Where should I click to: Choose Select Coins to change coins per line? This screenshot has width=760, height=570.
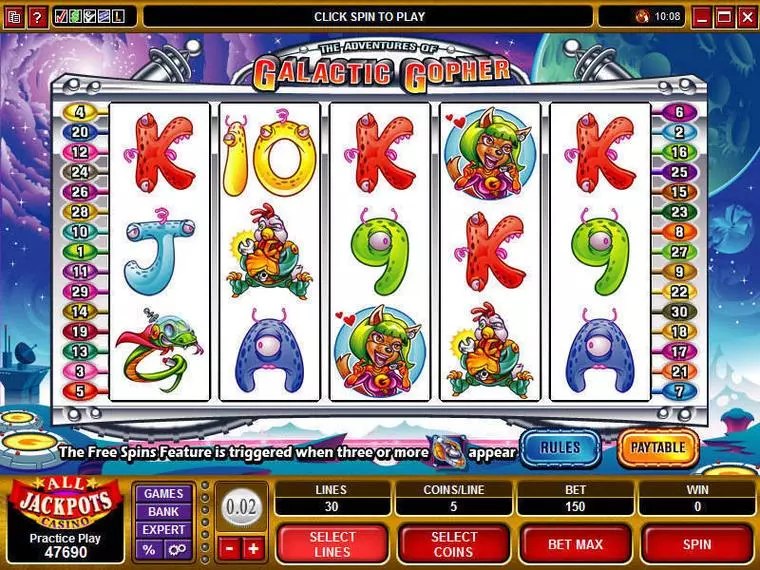pos(454,544)
